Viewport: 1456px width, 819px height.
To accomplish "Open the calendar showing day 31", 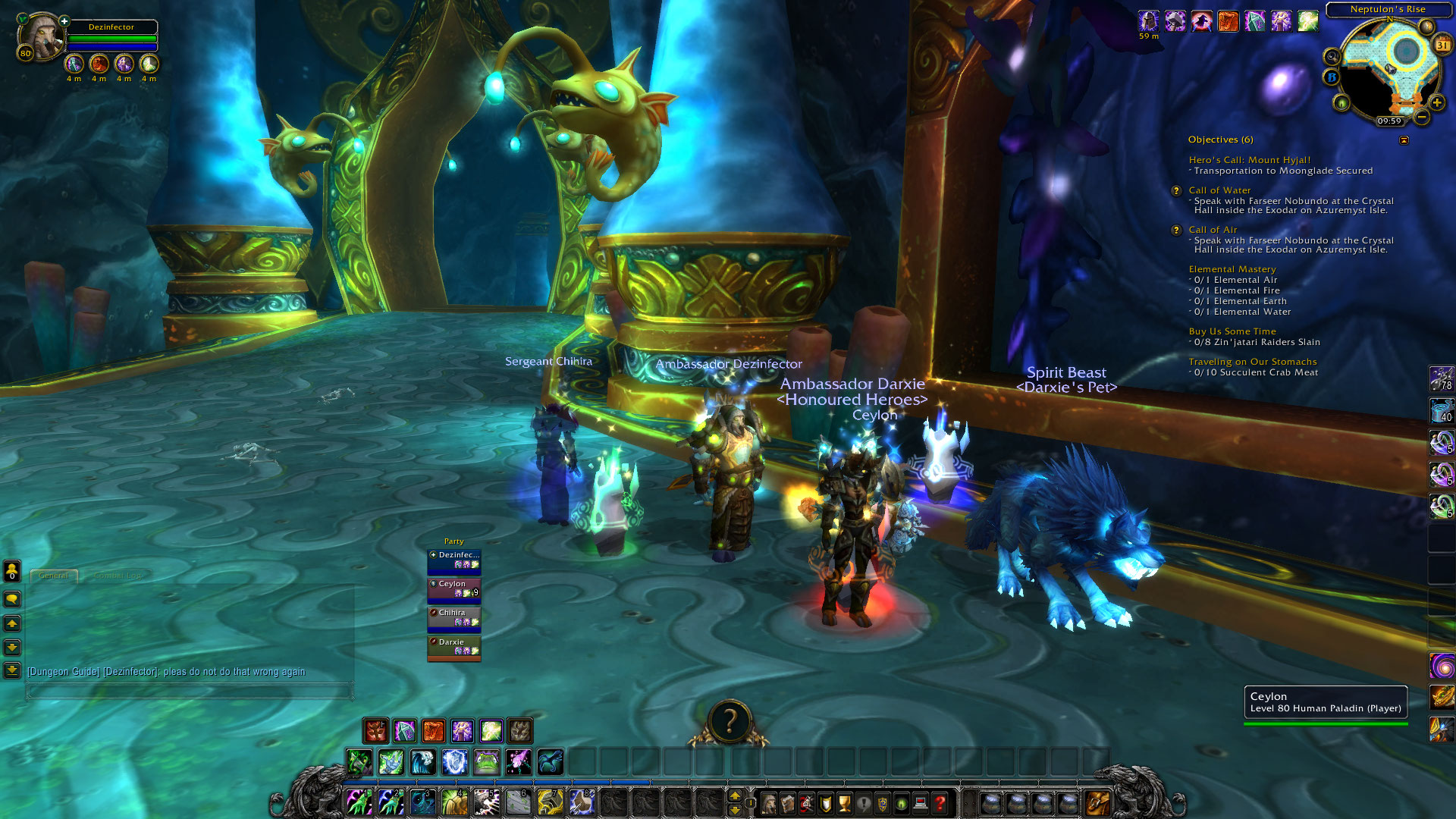I will pyautogui.click(x=1442, y=45).
